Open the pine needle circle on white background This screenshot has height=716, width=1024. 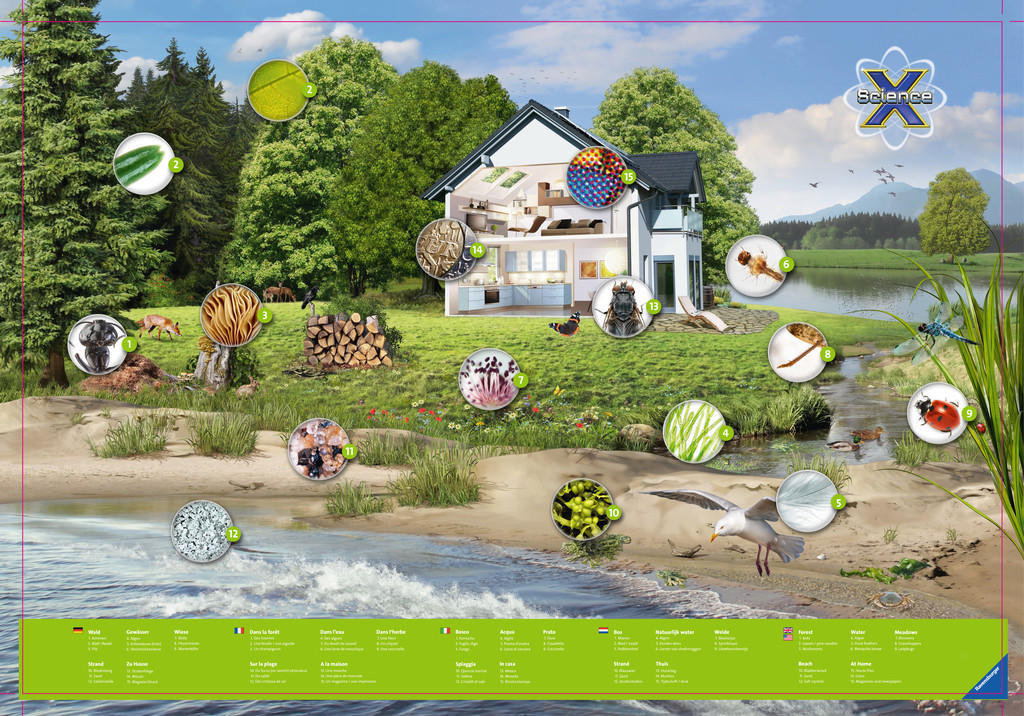[x=143, y=163]
